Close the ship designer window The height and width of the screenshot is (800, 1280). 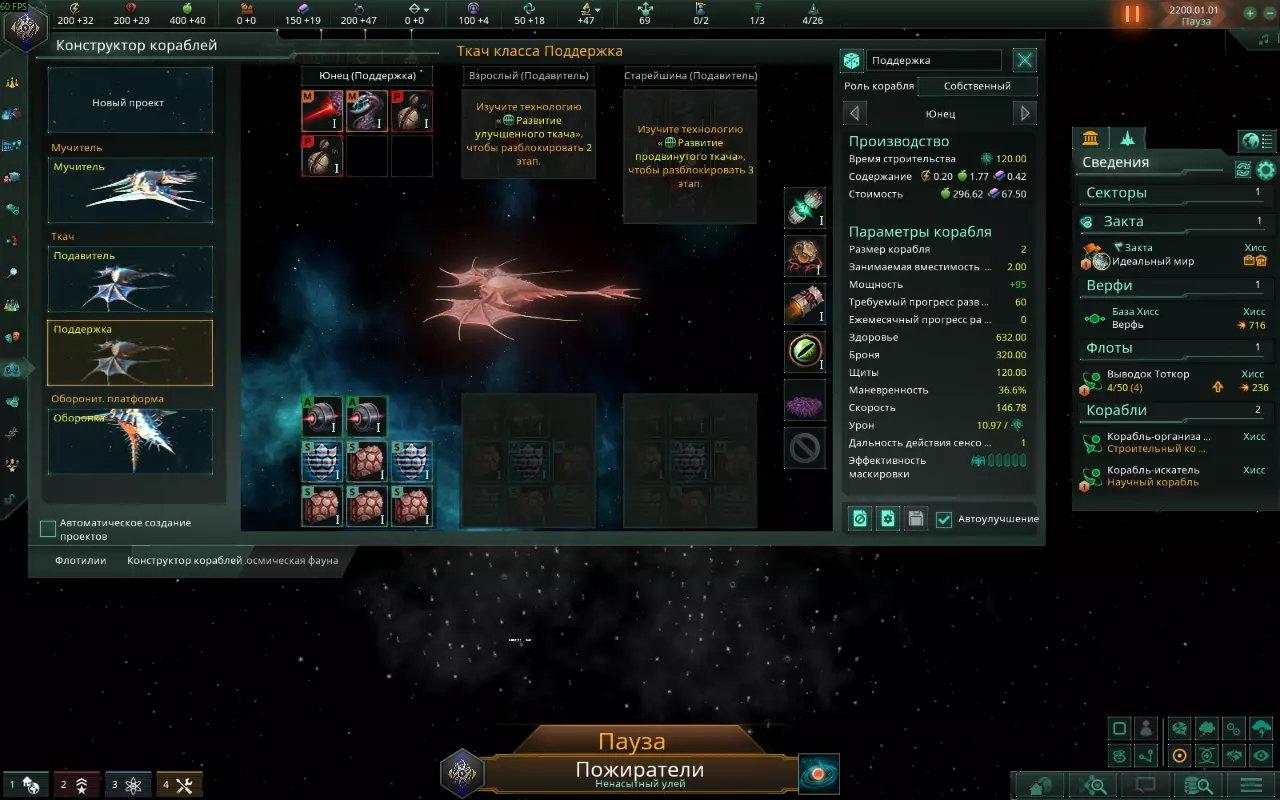1025,61
